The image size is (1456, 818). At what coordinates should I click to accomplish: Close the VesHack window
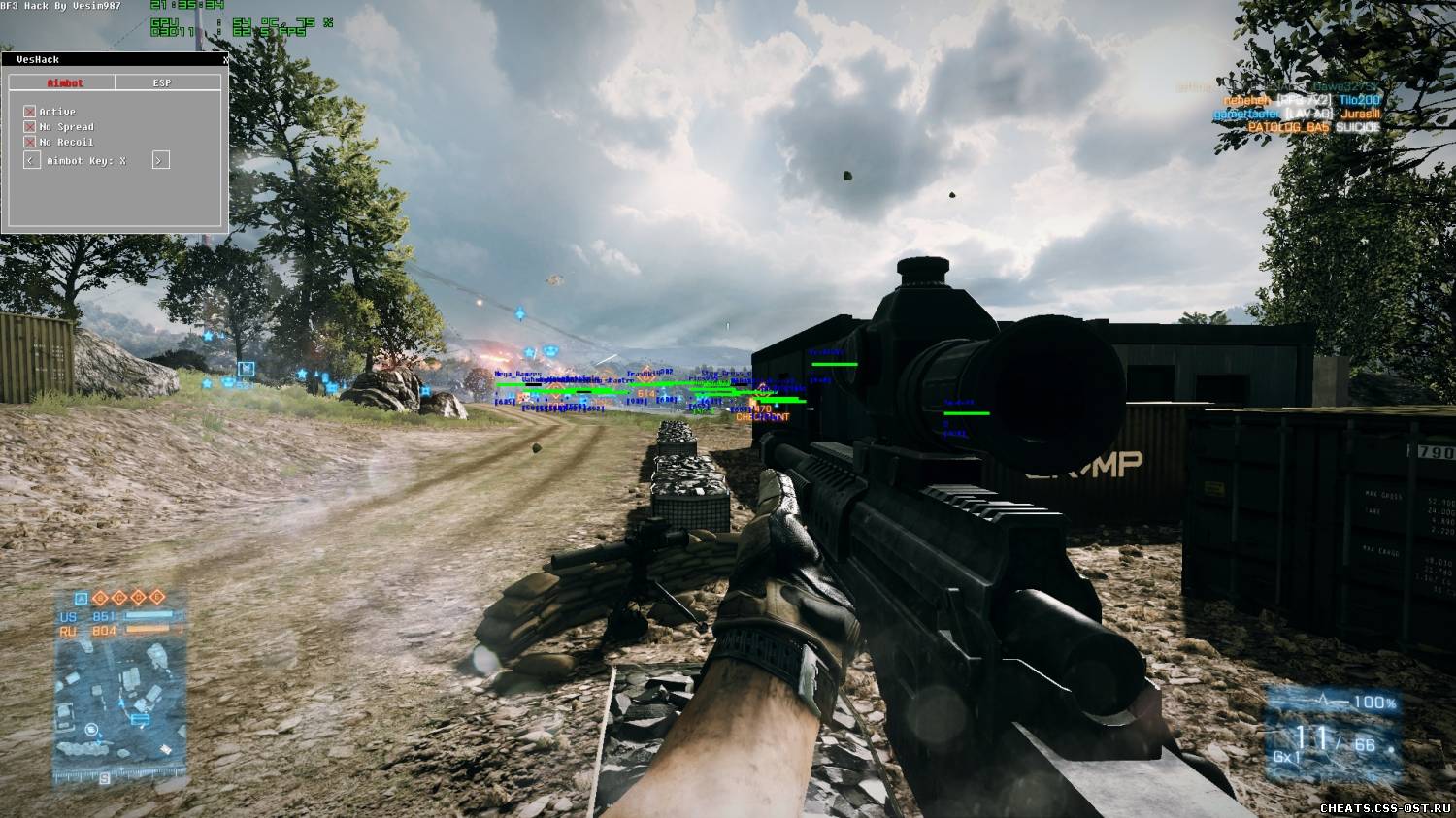225,59
